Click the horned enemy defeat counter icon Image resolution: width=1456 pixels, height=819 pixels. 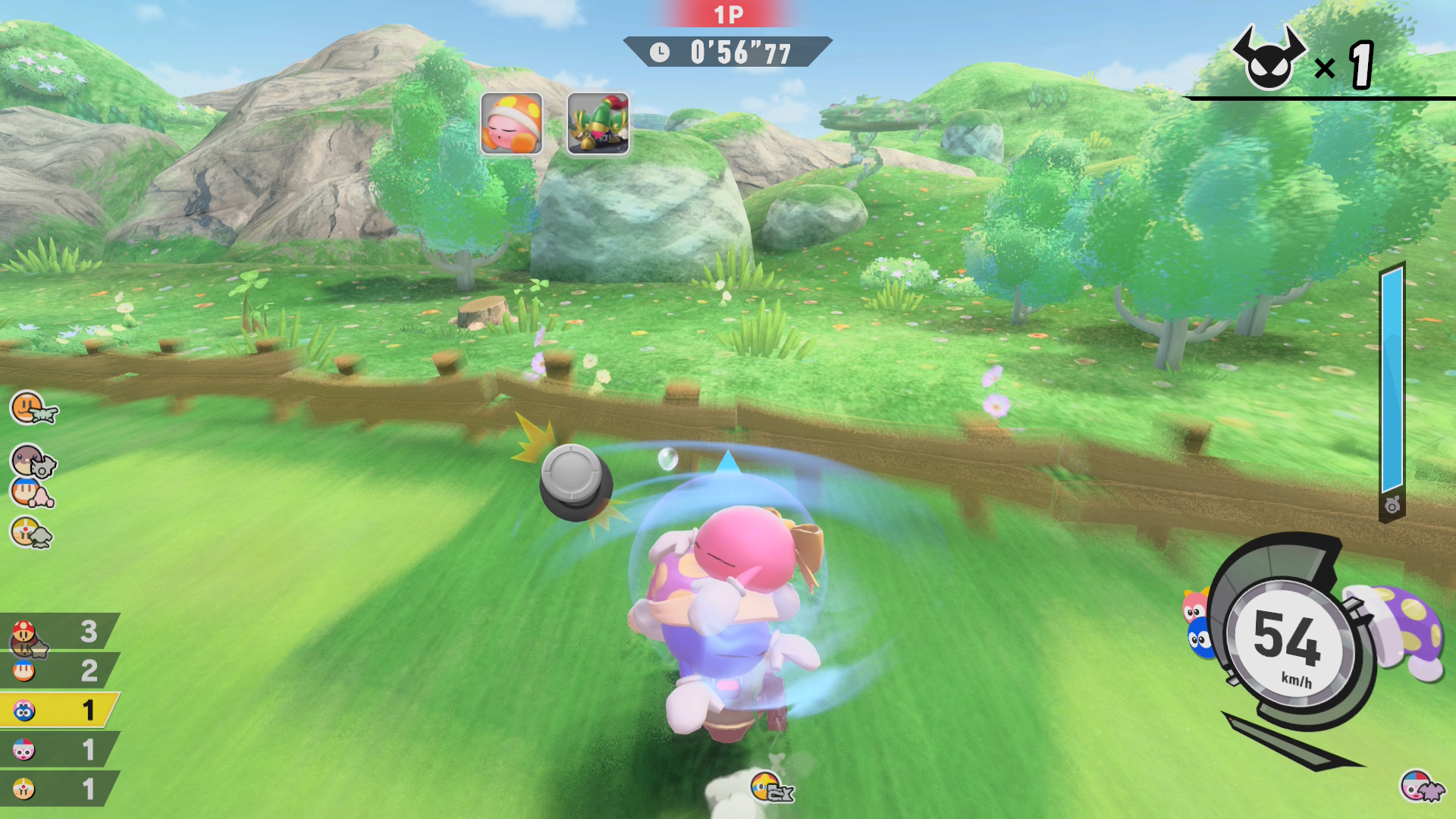[x=1268, y=61]
